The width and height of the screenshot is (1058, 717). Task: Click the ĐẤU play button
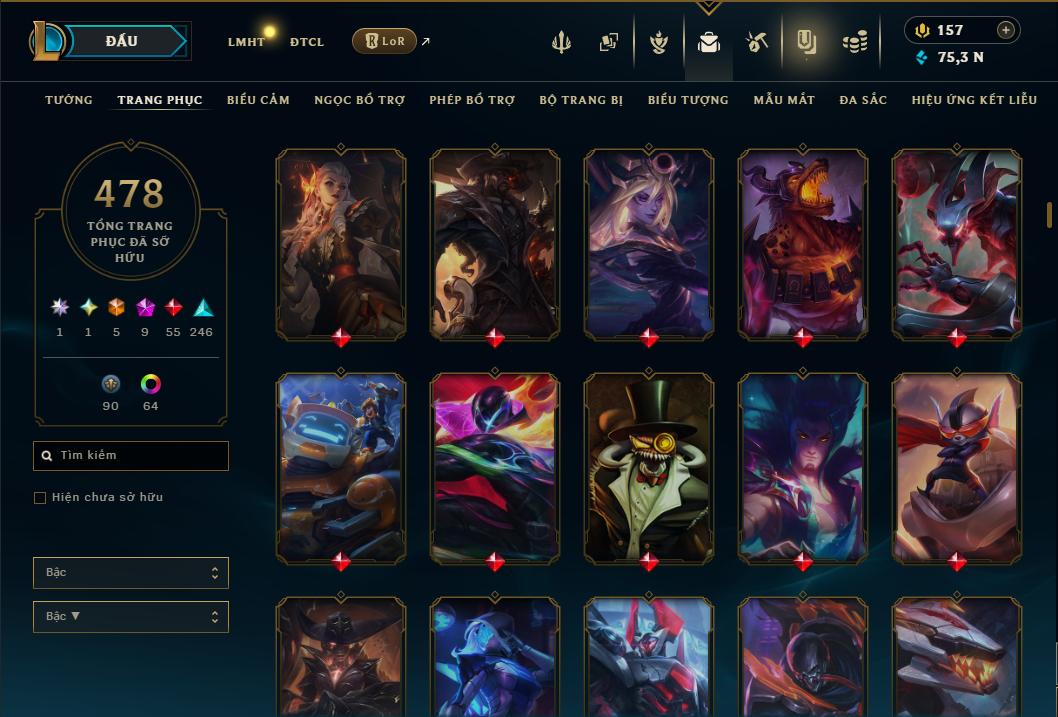(121, 41)
